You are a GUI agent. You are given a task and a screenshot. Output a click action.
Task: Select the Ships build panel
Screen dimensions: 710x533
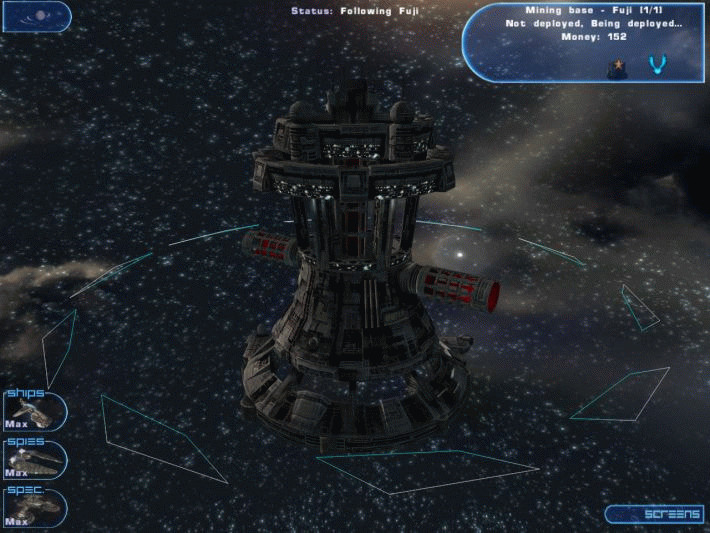(34, 411)
